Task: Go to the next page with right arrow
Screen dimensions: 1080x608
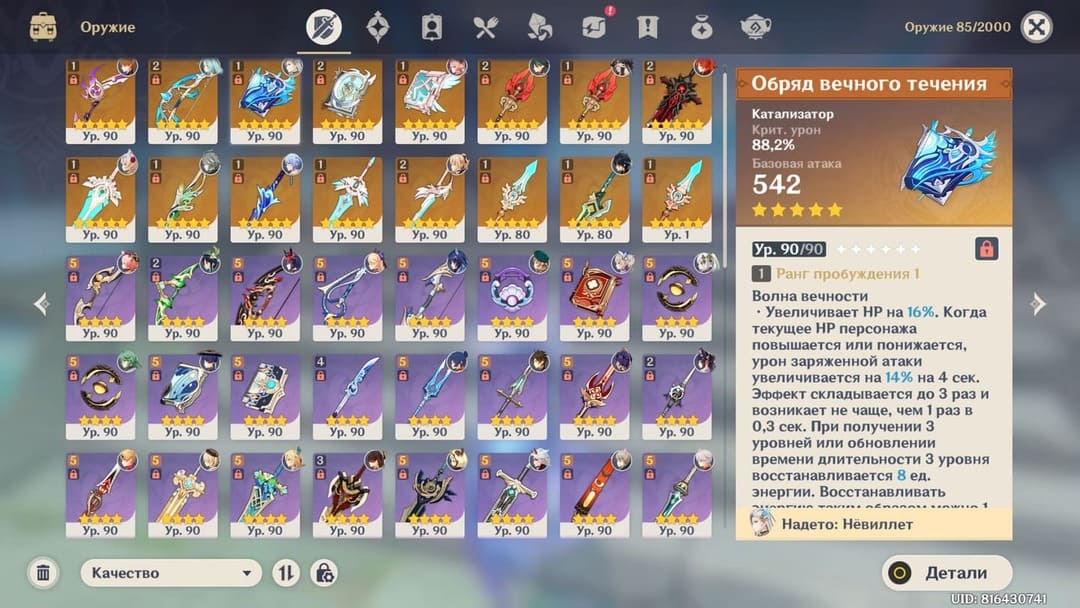Action: (x=1039, y=304)
